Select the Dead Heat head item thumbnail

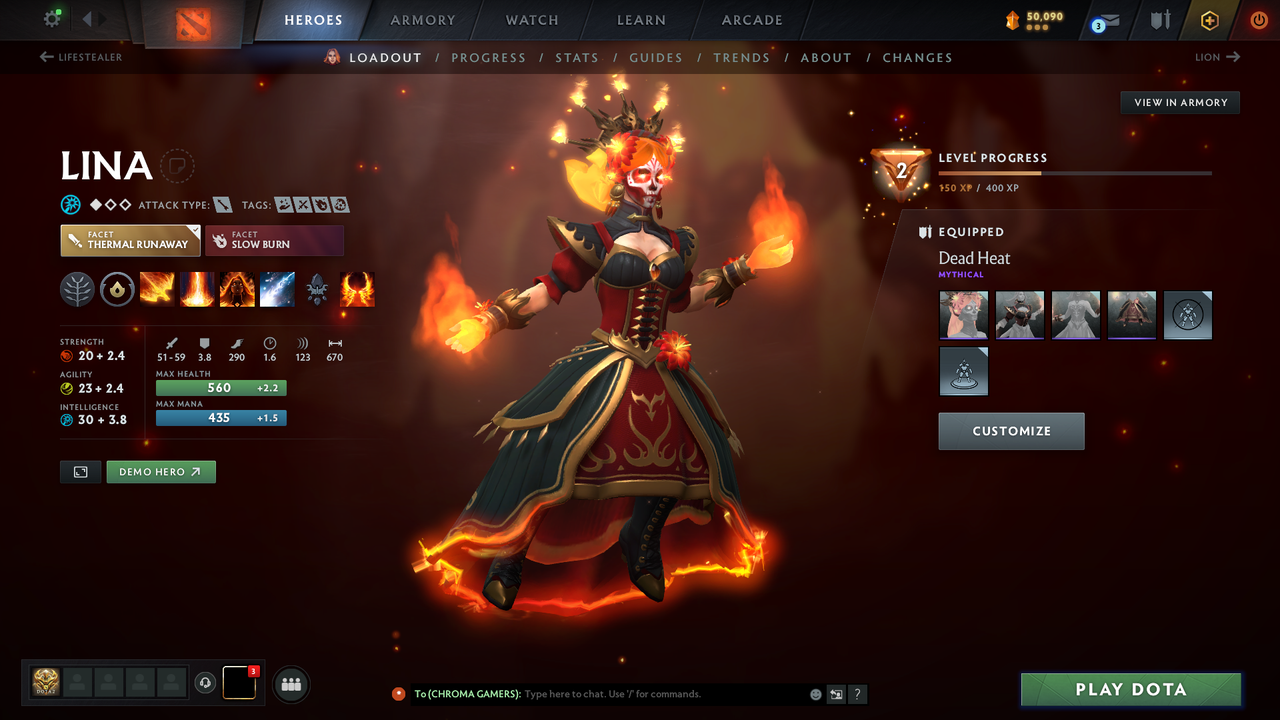coord(963,315)
